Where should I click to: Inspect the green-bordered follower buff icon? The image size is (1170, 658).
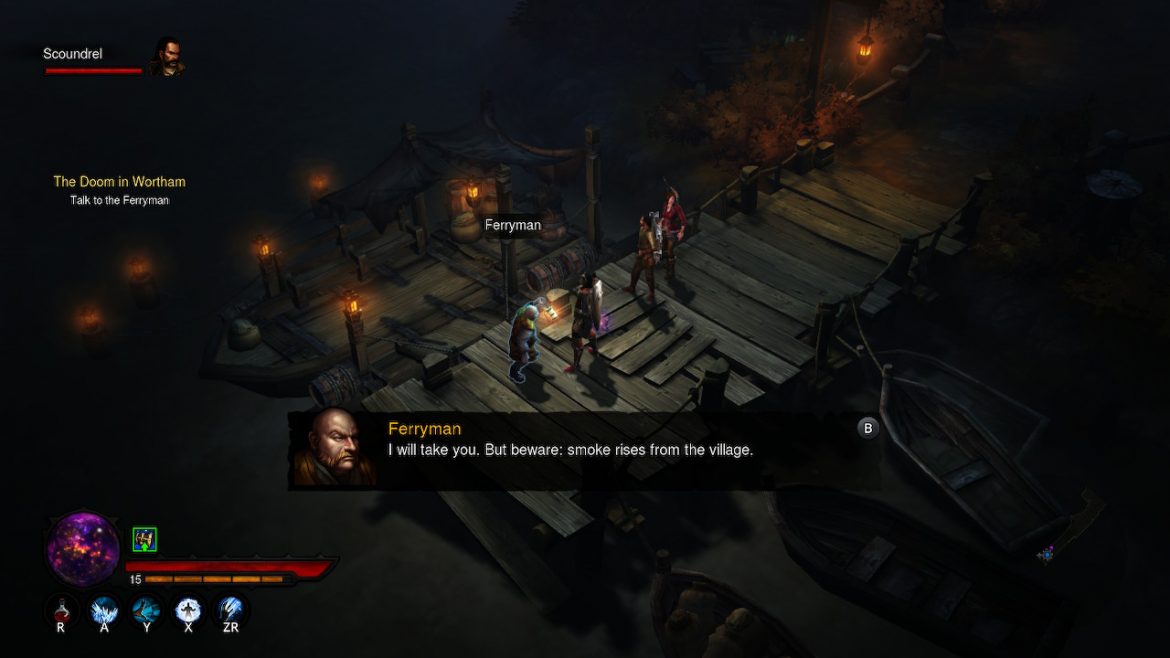[145, 540]
